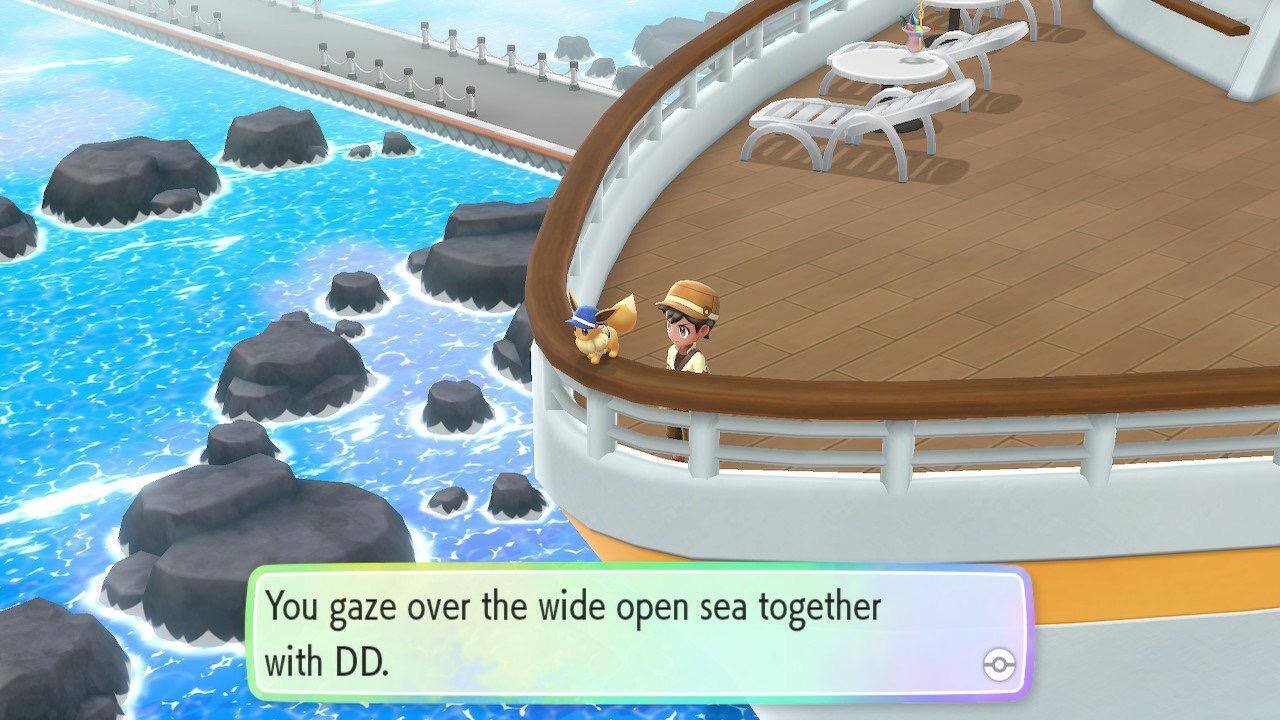This screenshot has height=720, width=1280.
Task: Click the Poké Ball continue icon
Action: (998, 665)
